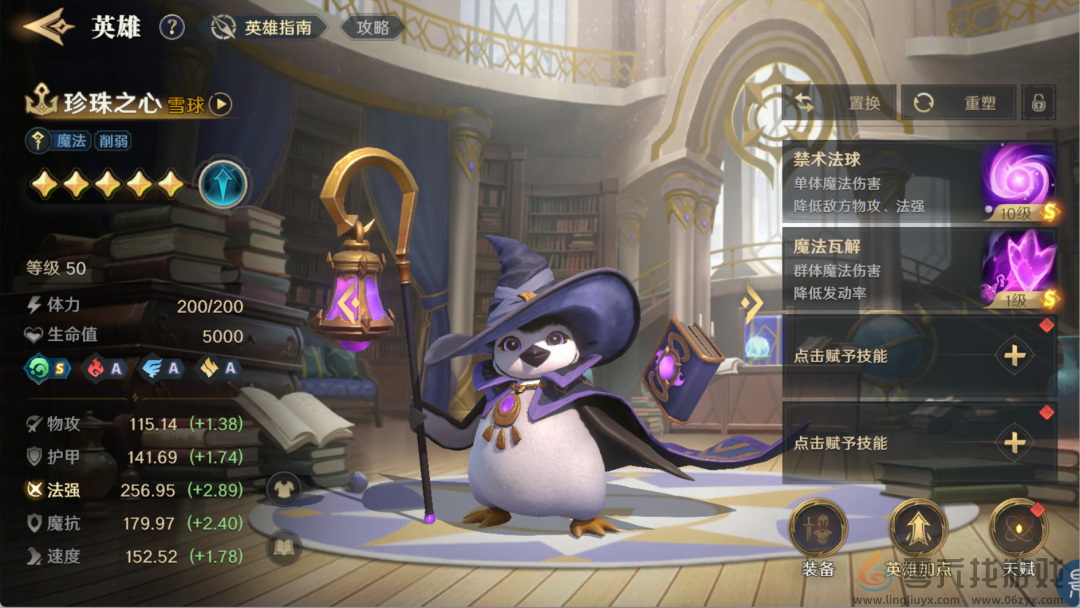The image size is (1080, 608).
Task: Click the 重塑 reshape button
Action: pyautogui.click(x=958, y=103)
